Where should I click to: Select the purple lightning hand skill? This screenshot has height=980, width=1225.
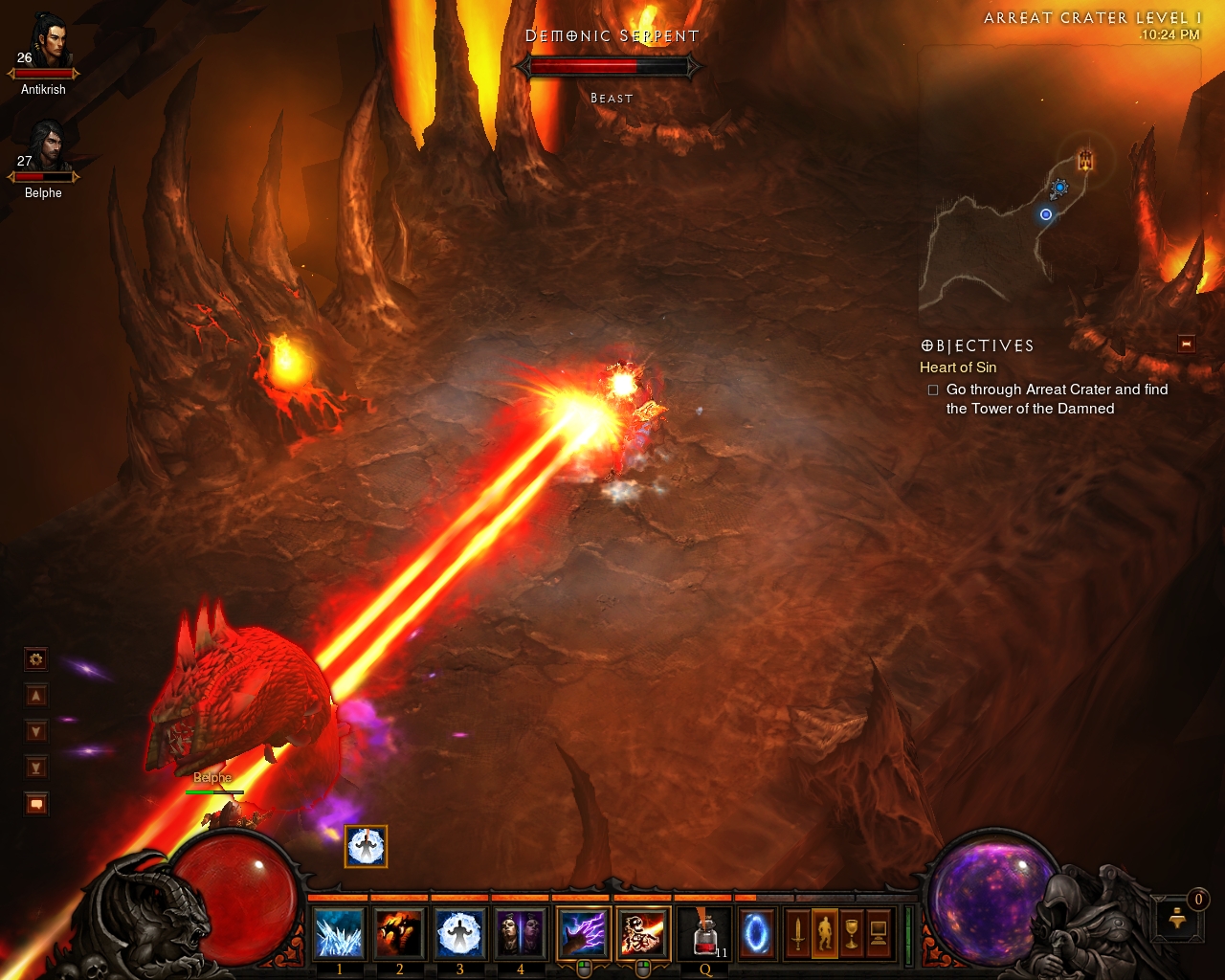pos(583,933)
